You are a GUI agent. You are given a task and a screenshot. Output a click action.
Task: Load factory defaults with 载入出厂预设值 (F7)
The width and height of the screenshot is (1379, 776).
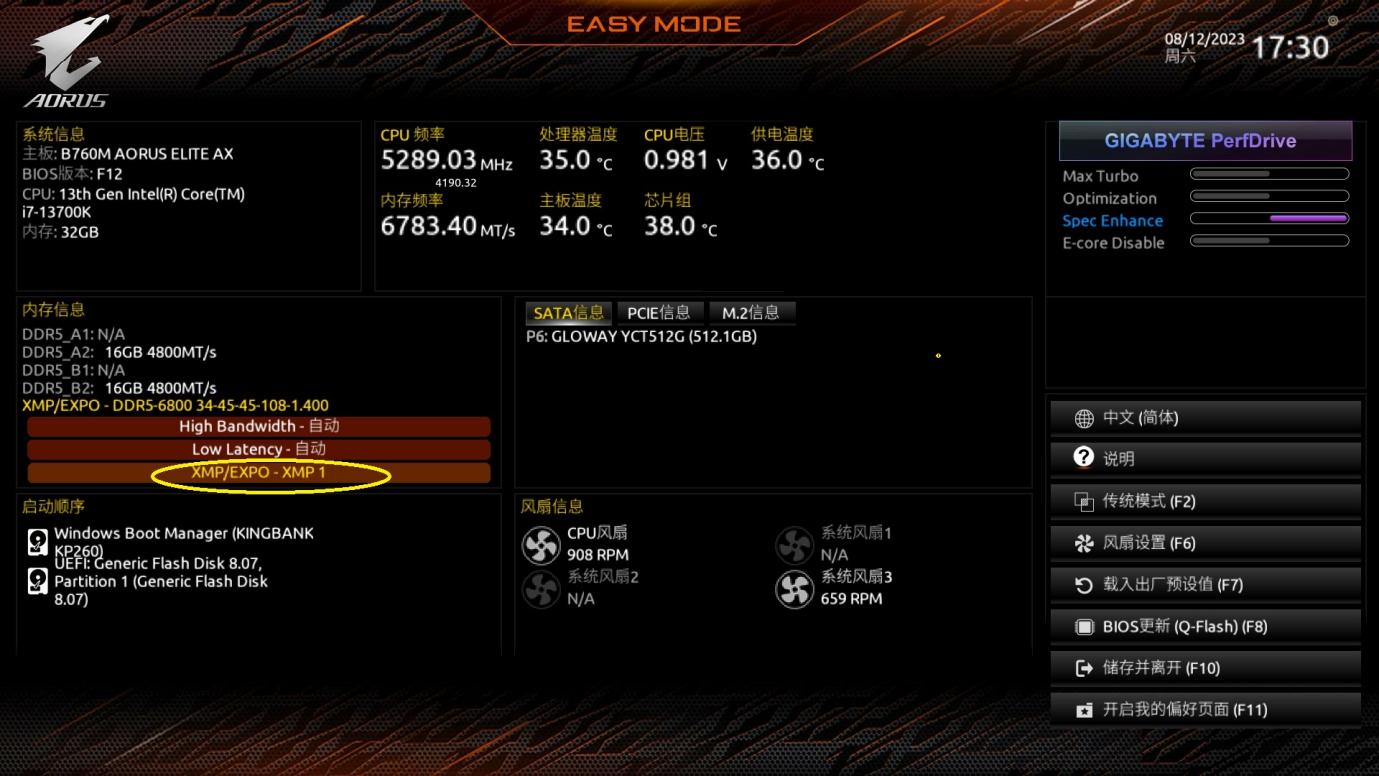[1205, 584]
